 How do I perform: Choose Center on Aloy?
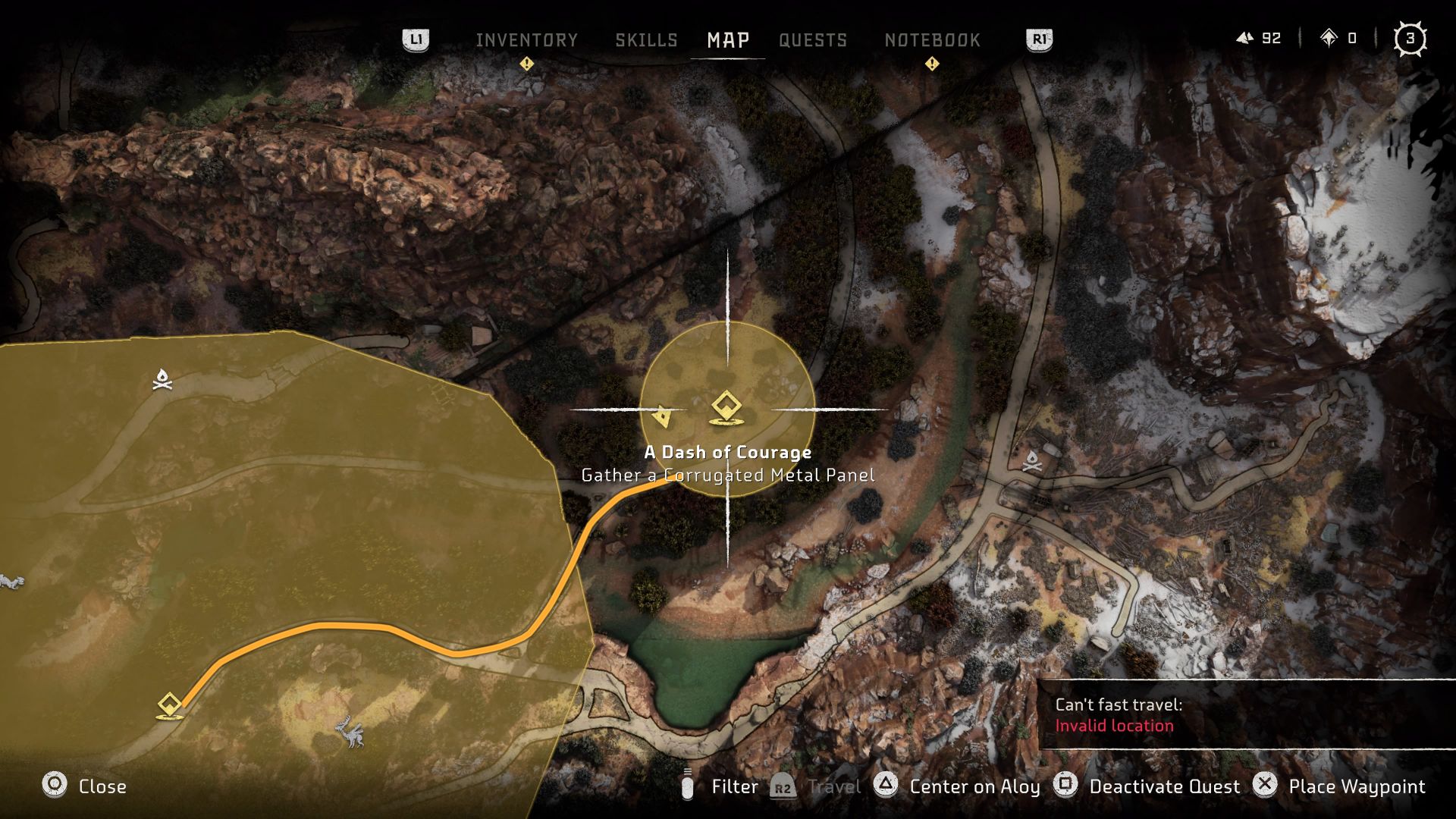coord(974,786)
